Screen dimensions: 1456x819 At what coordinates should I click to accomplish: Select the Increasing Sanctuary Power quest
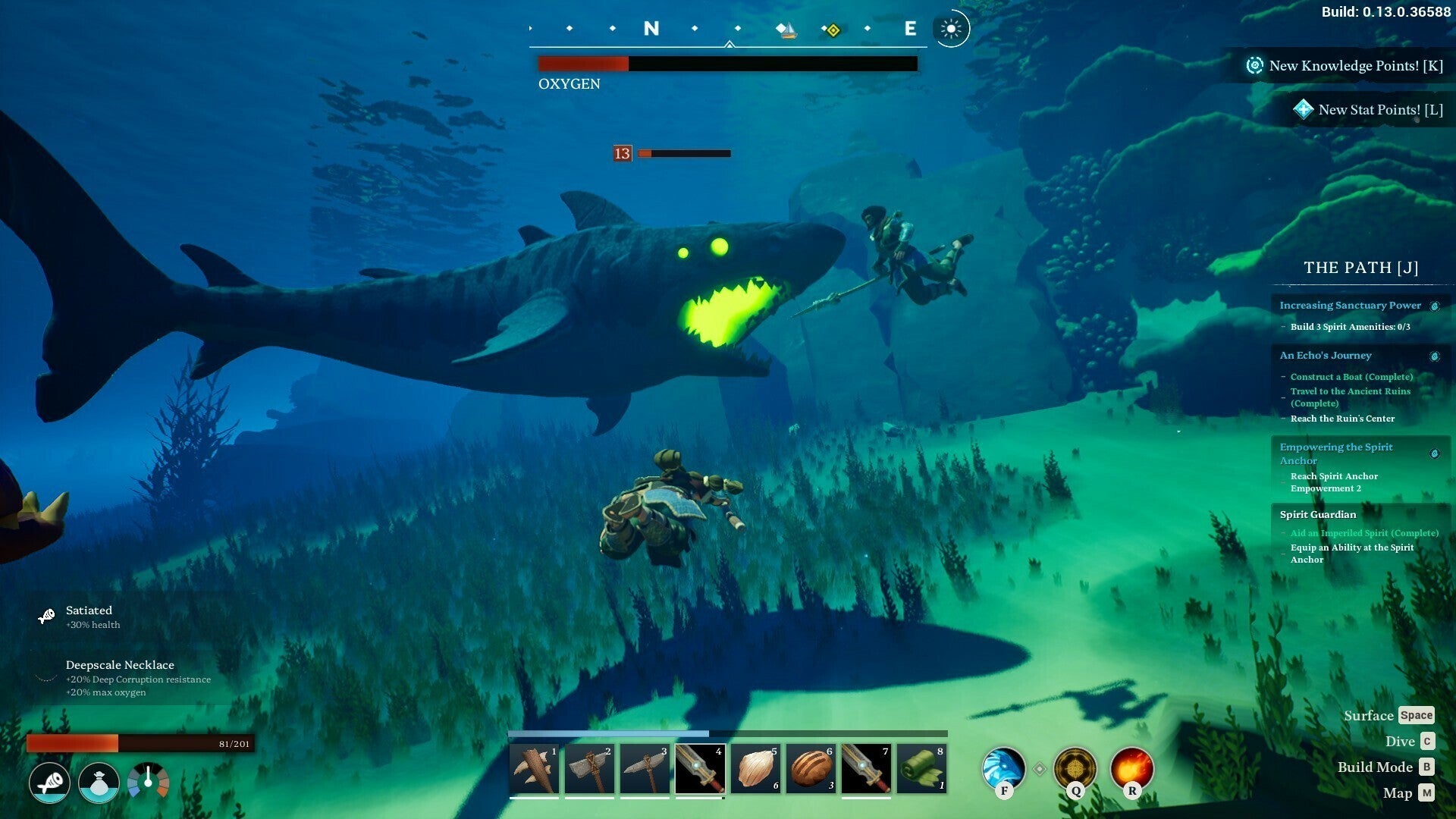tap(1350, 306)
